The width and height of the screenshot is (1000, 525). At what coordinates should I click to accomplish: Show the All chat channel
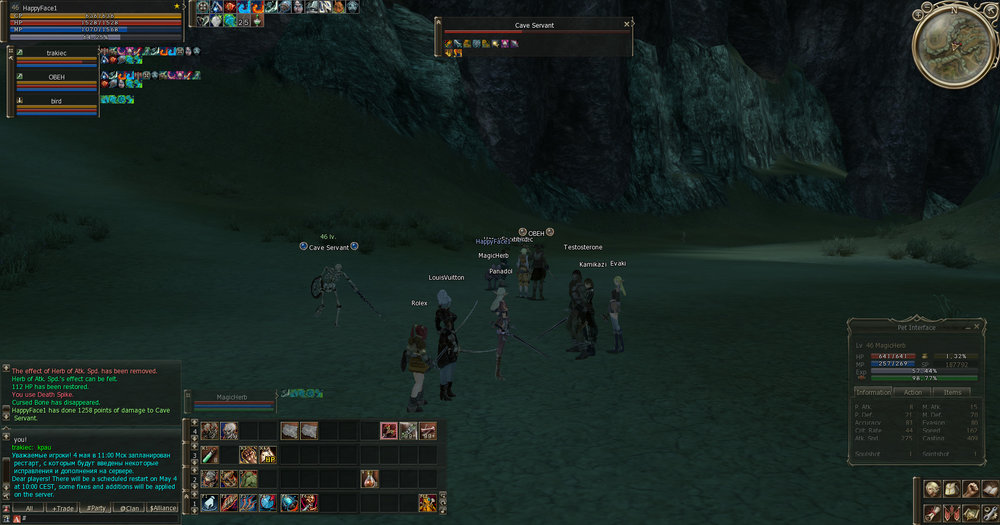(x=29, y=508)
